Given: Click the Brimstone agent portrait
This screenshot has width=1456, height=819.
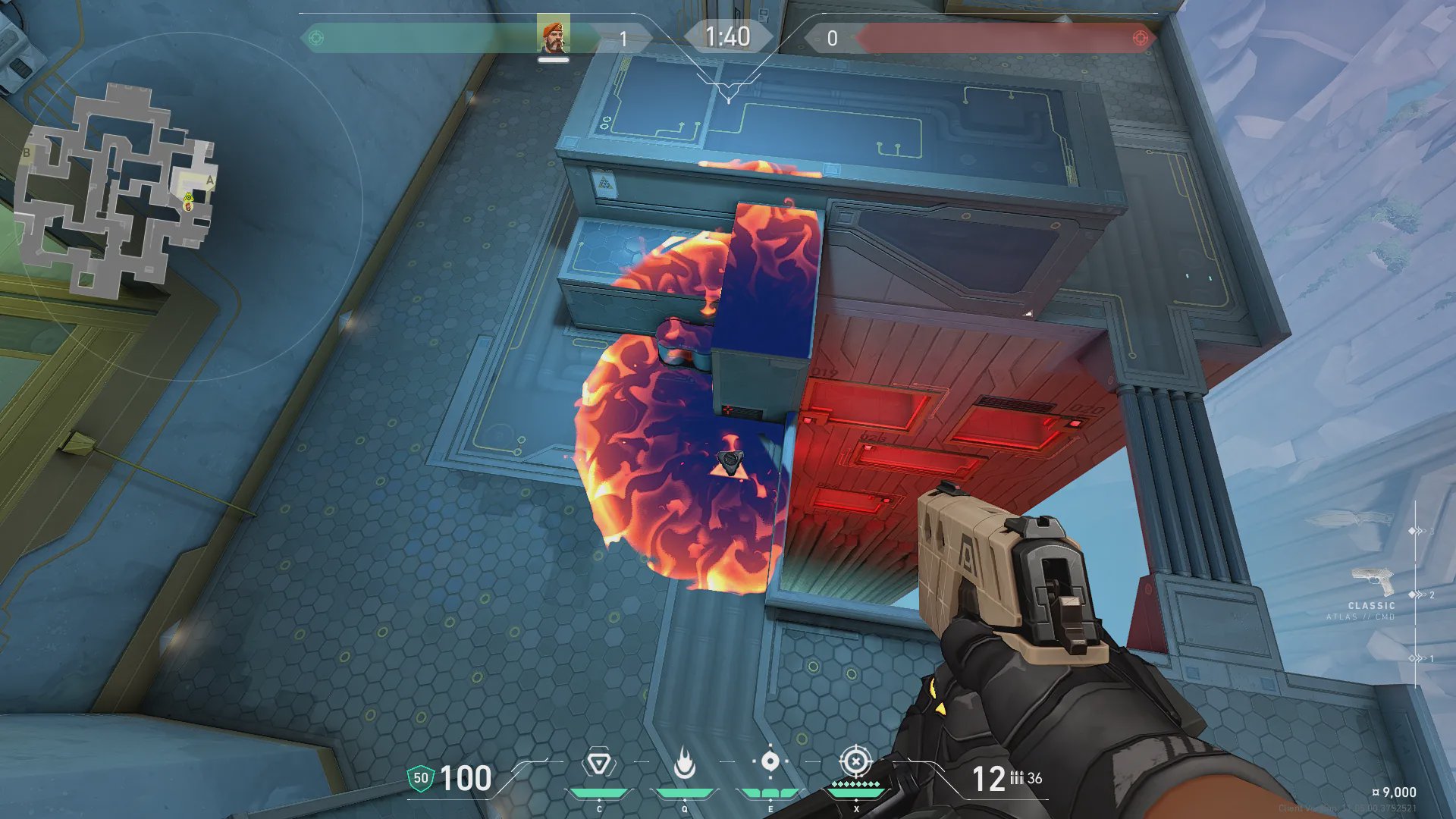Looking at the screenshot, I should (x=553, y=36).
